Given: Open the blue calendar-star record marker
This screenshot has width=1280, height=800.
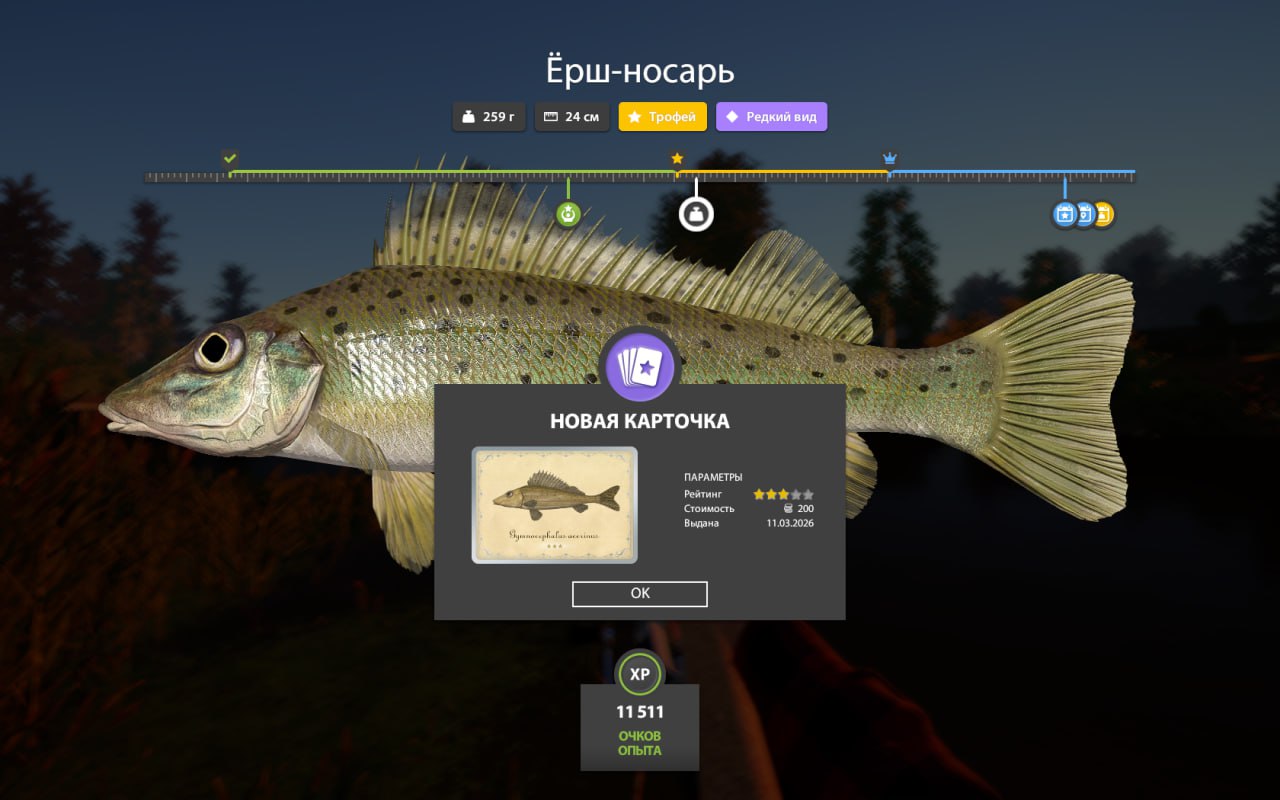Looking at the screenshot, I should coord(1064,214).
